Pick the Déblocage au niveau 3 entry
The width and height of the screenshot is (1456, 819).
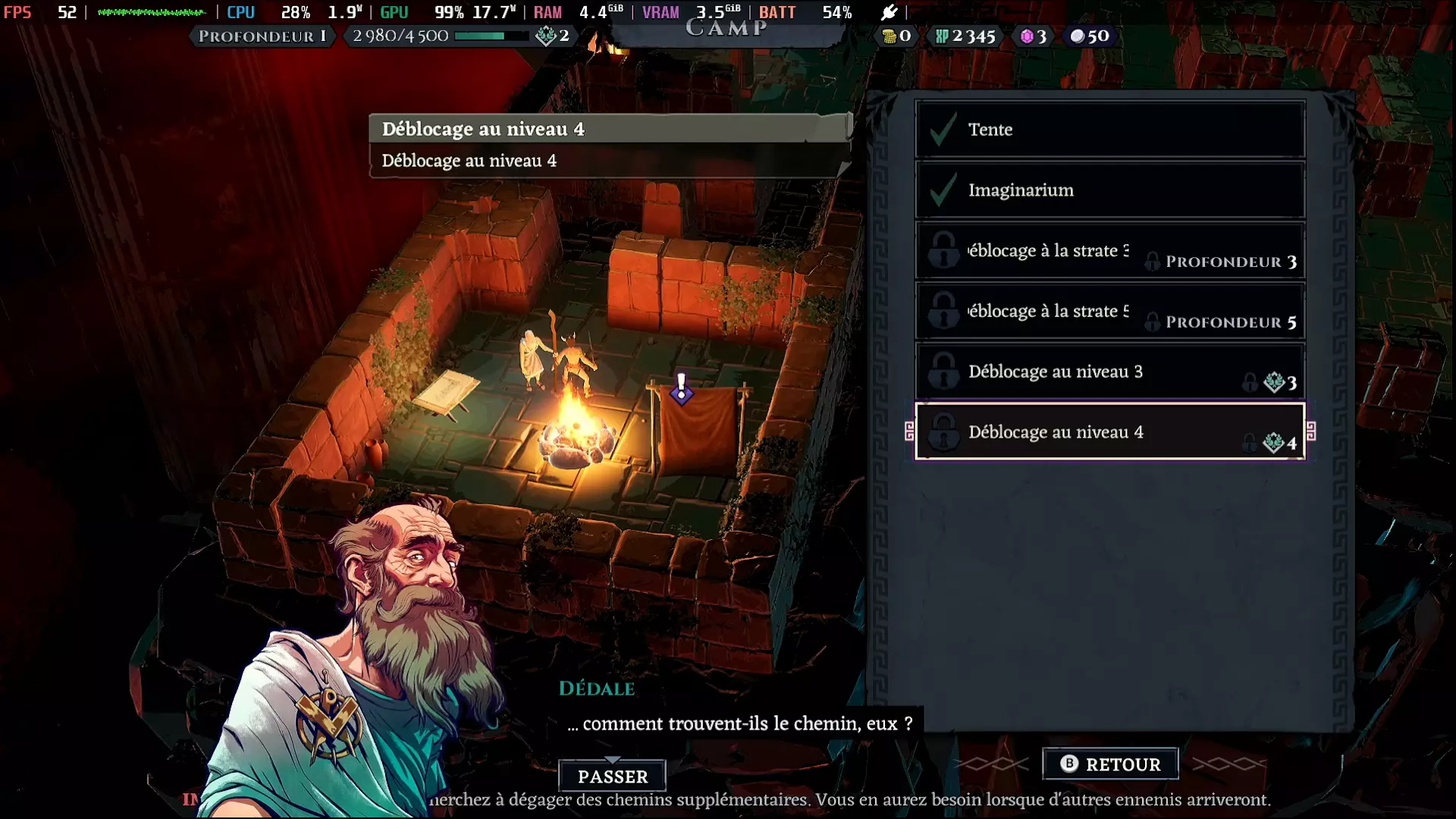pos(1109,372)
